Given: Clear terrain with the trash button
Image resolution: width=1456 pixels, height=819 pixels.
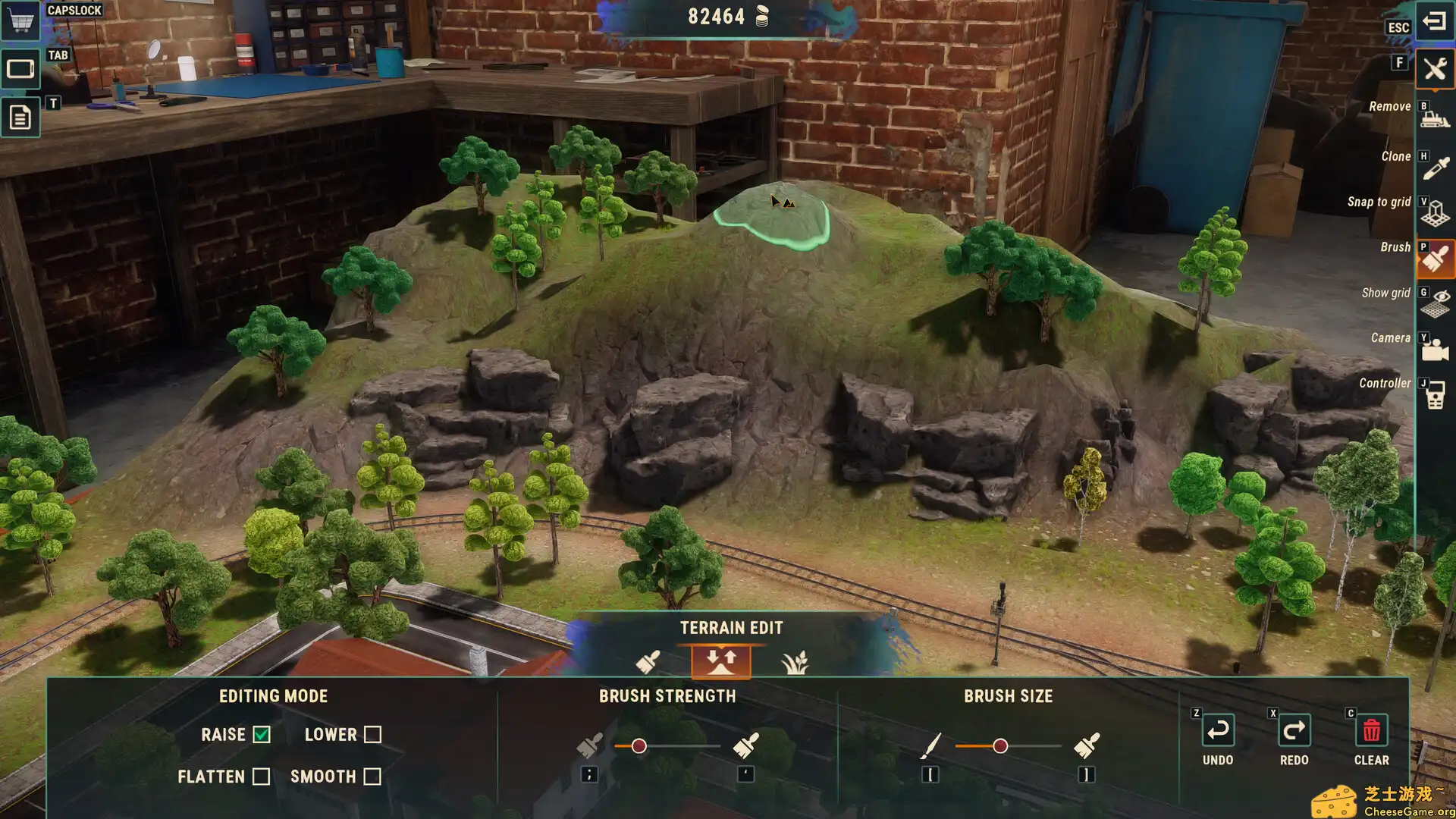Looking at the screenshot, I should (x=1371, y=731).
